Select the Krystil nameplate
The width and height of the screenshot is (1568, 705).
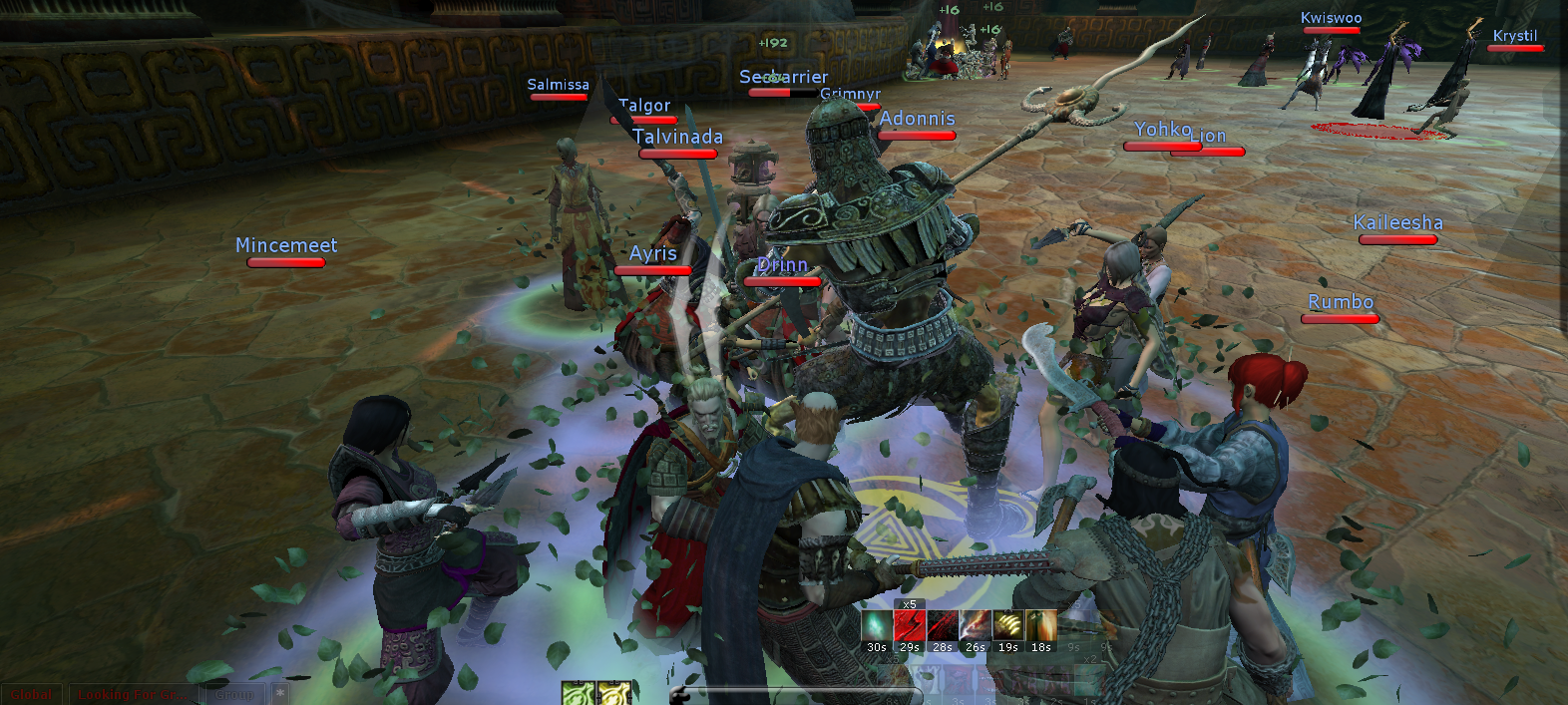coord(1514,36)
